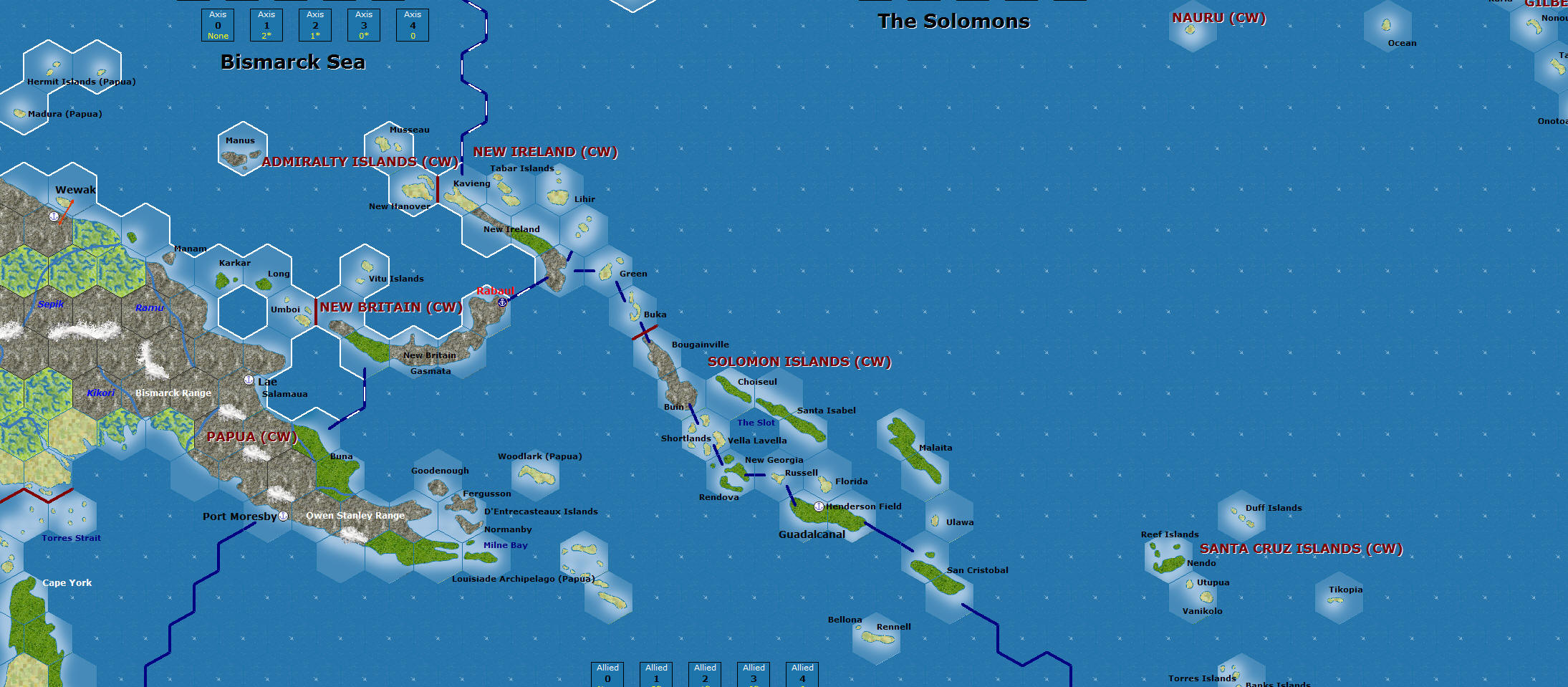Select the Allied 4 counter box
The image size is (1568, 687).
(x=802, y=673)
